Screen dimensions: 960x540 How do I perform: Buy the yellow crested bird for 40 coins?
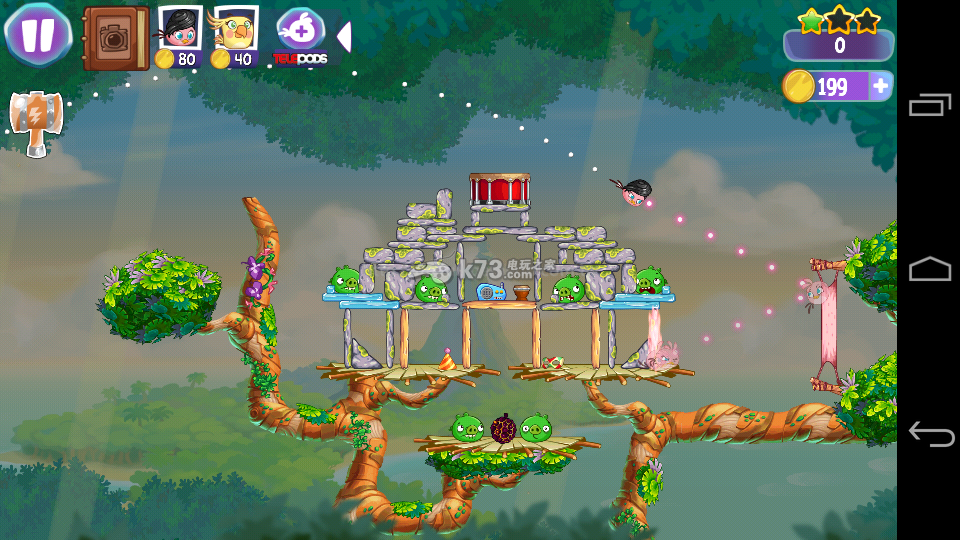pos(235,37)
